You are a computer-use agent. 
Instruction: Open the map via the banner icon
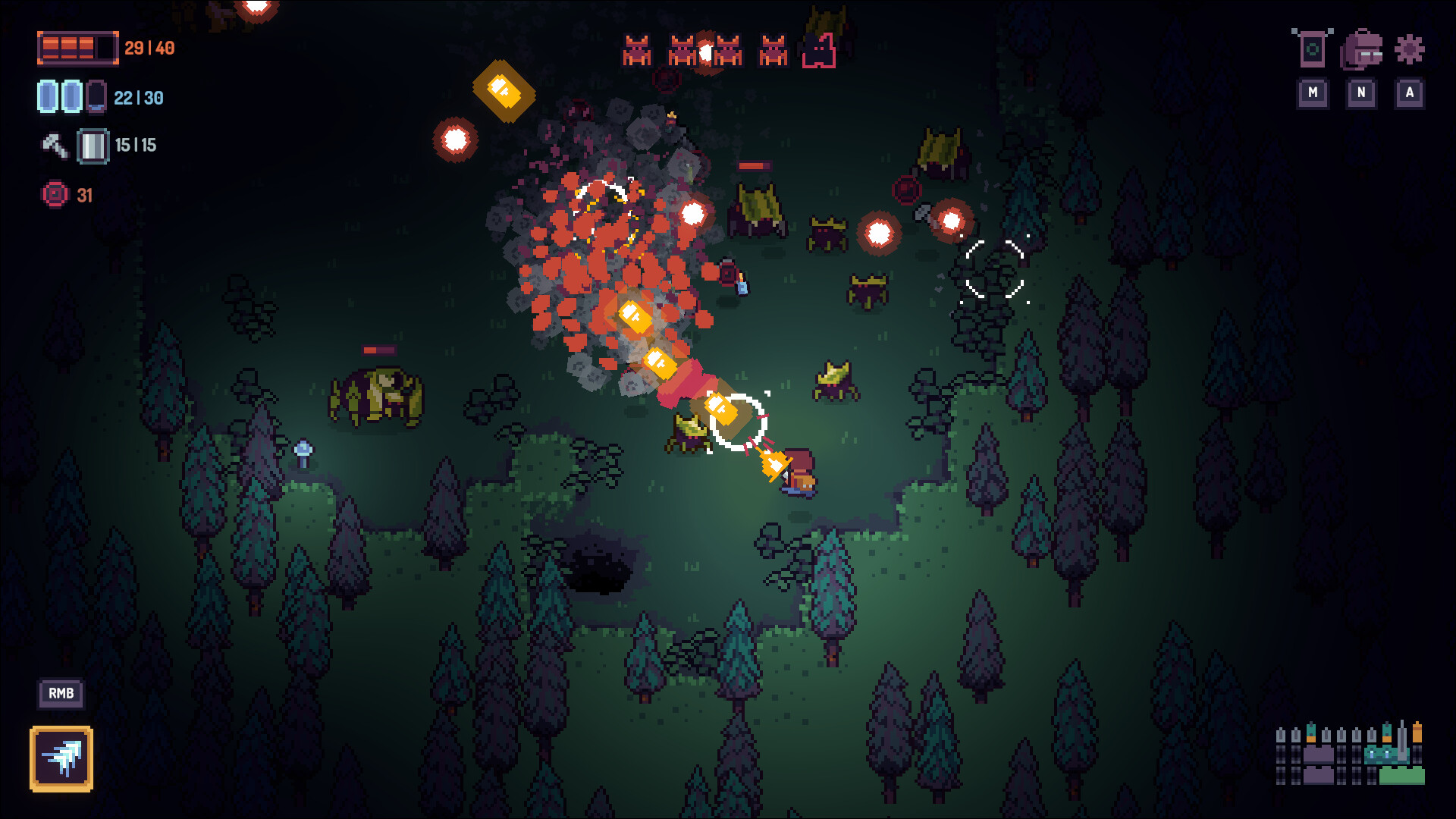point(1312,47)
